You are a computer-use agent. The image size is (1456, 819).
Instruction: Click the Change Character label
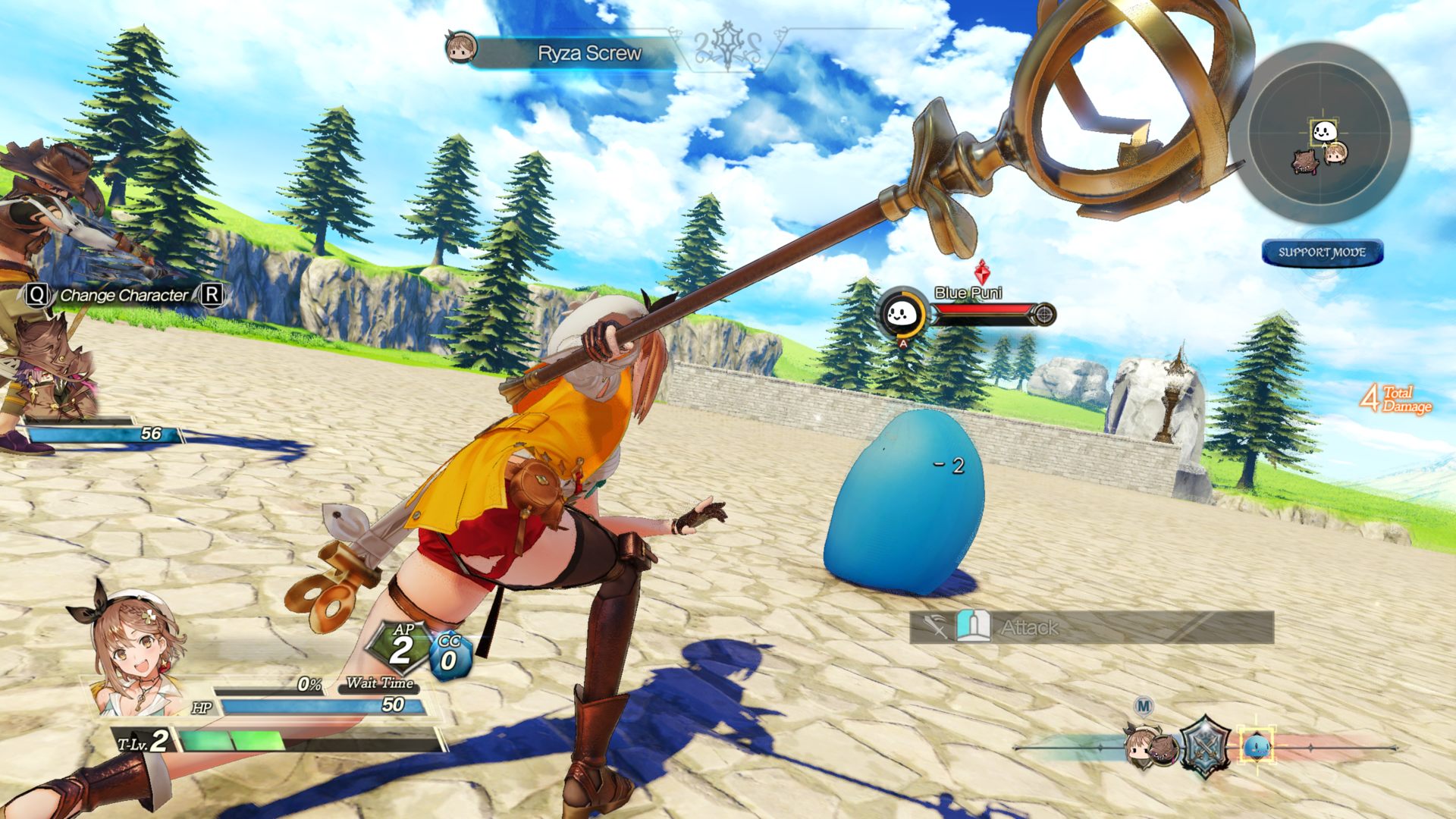tap(124, 295)
